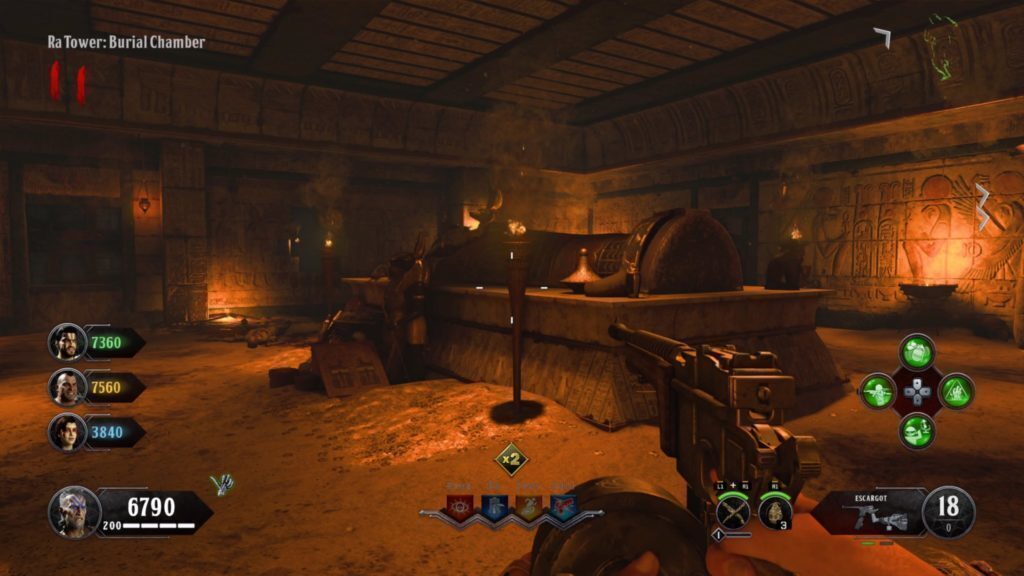Click the red round tally marks
The width and height of the screenshot is (1024, 576).
(x=68, y=83)
